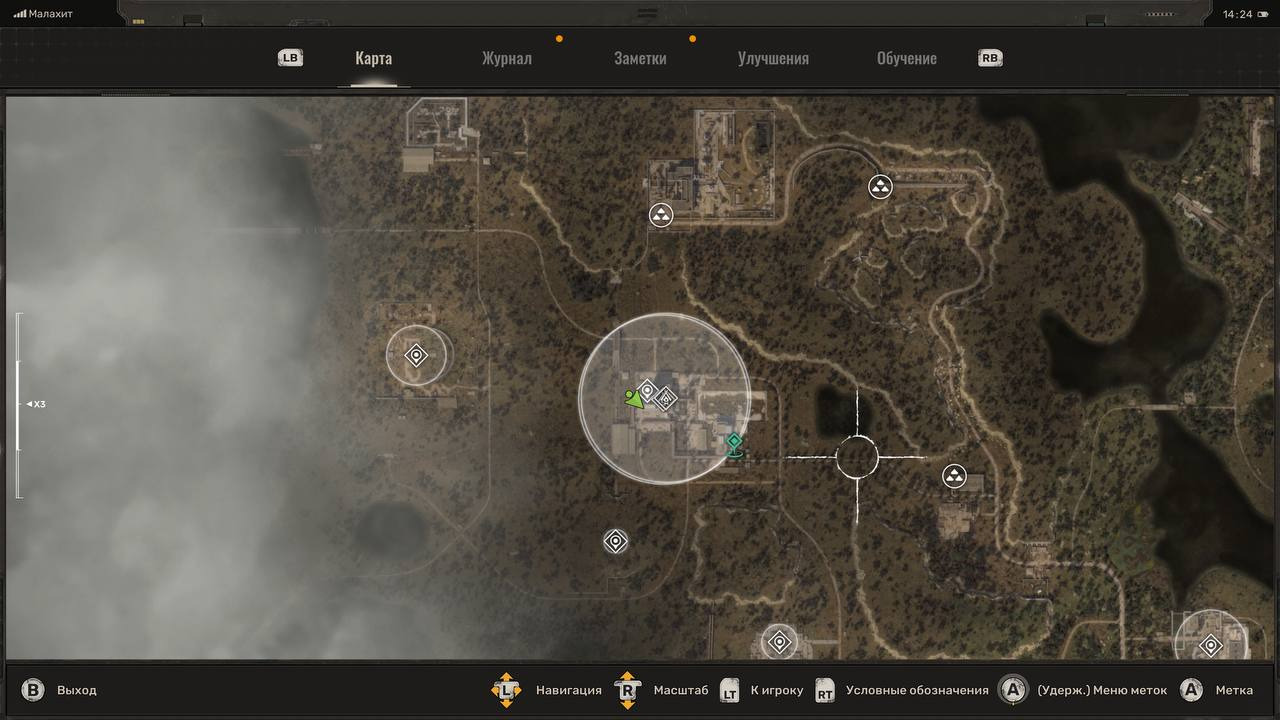
Task: Open the Заметки tab
Action: pos(640,58)
